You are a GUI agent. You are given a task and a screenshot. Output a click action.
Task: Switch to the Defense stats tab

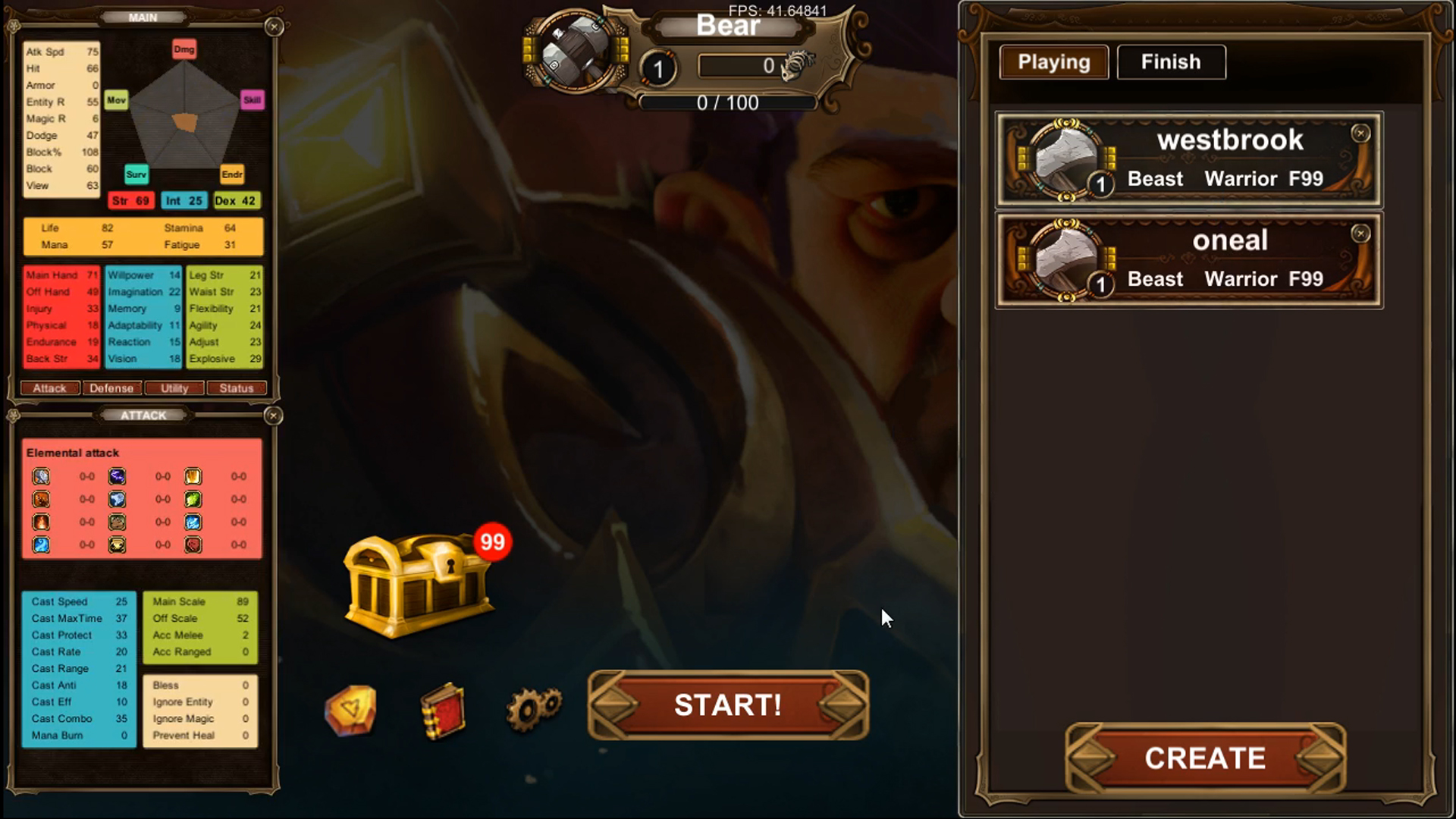coord(111,388)
